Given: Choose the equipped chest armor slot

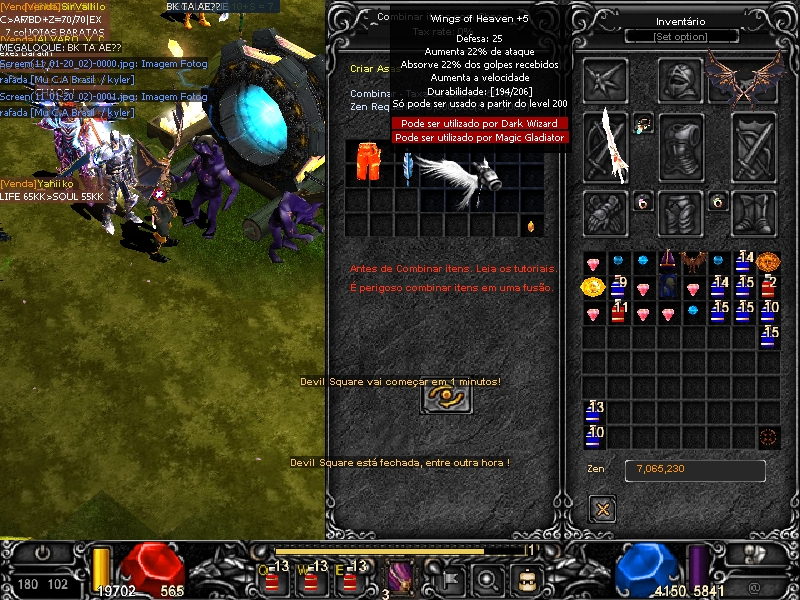Looking at the screenshot, I should tap(682, 147).
